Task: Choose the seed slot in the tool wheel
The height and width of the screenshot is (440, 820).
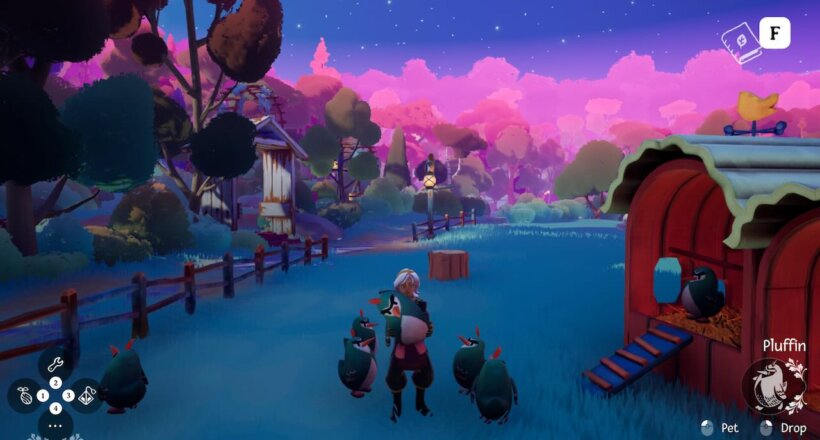Action: pyautogui.click(x=26, y=396)
